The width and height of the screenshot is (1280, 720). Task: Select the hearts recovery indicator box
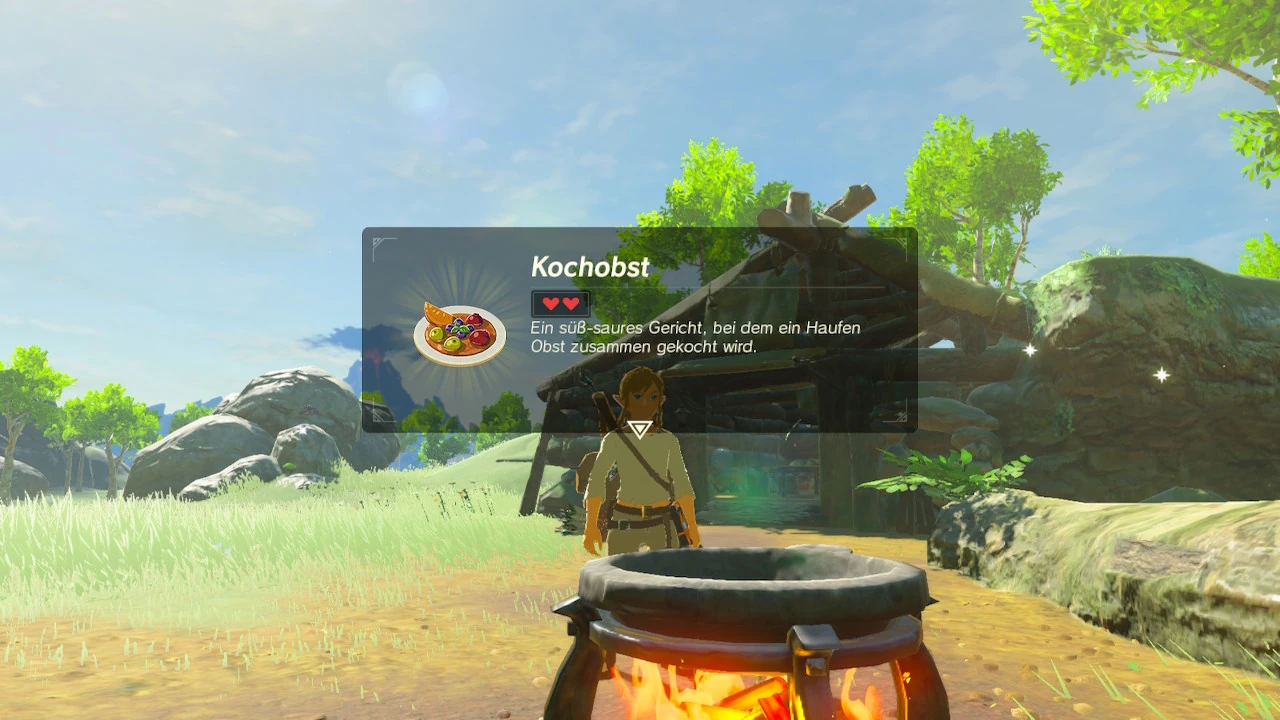pos(559,304)
